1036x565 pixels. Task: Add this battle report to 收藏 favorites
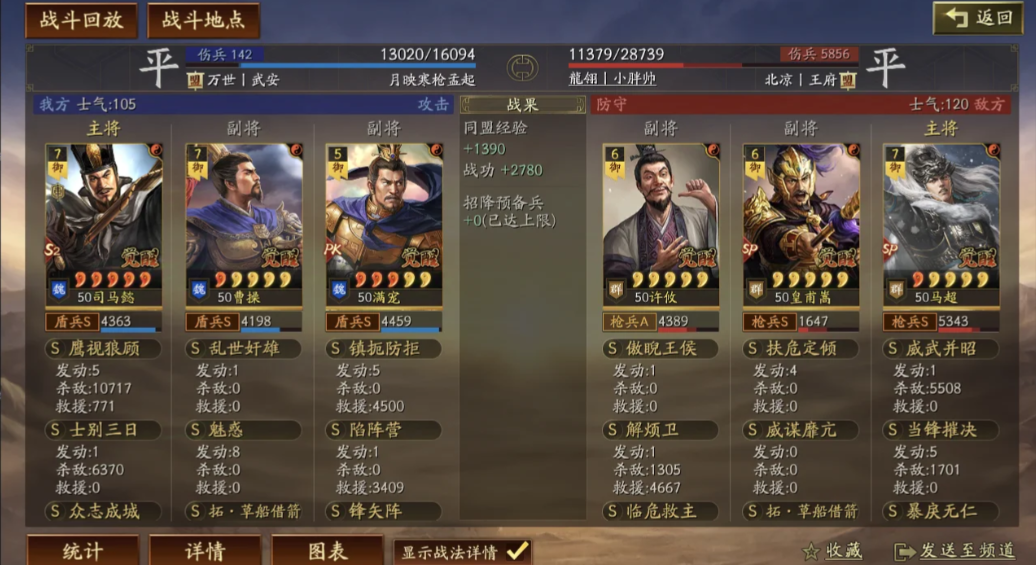point(832,551)
